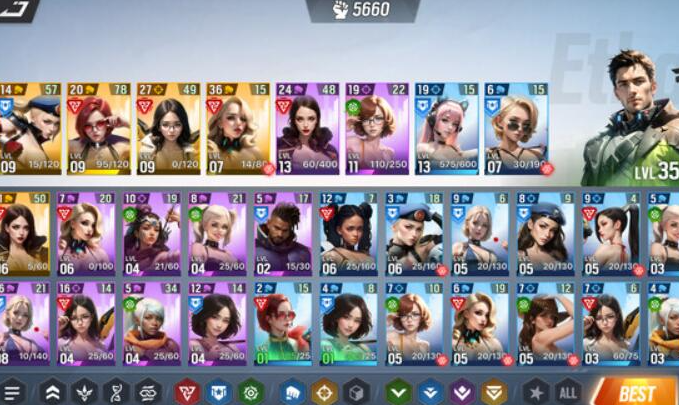Filter by the purple chevron rarity

point(461,392)
